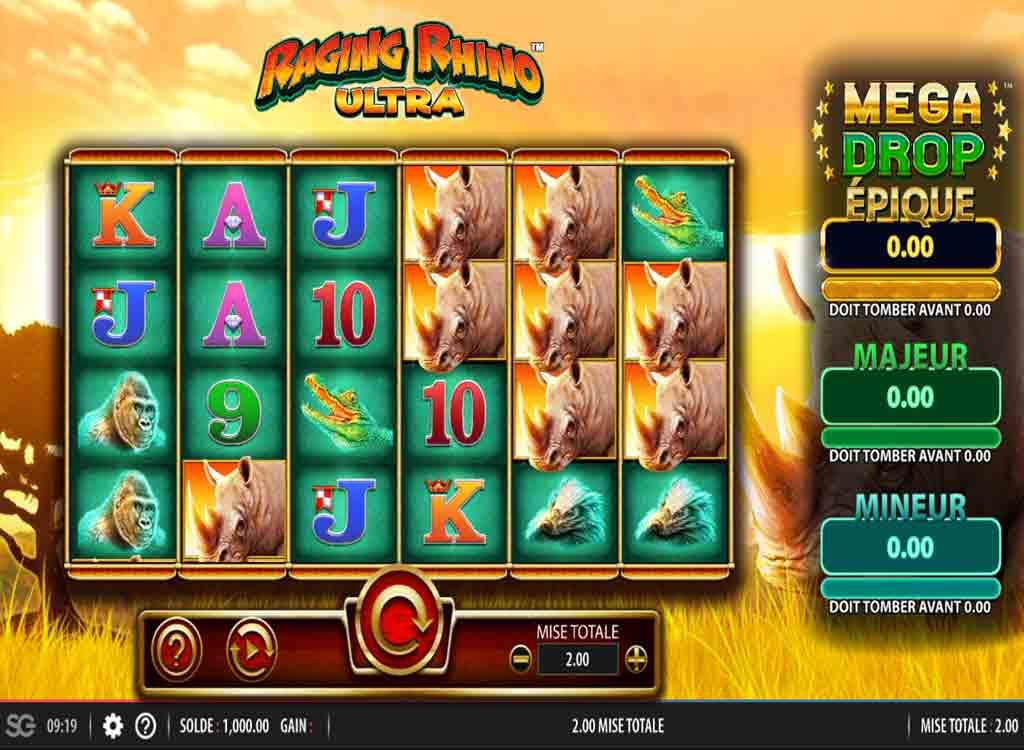Open settings via the gear icon
The width and height of the screenshot is (1024, 750).
point(113,725)
